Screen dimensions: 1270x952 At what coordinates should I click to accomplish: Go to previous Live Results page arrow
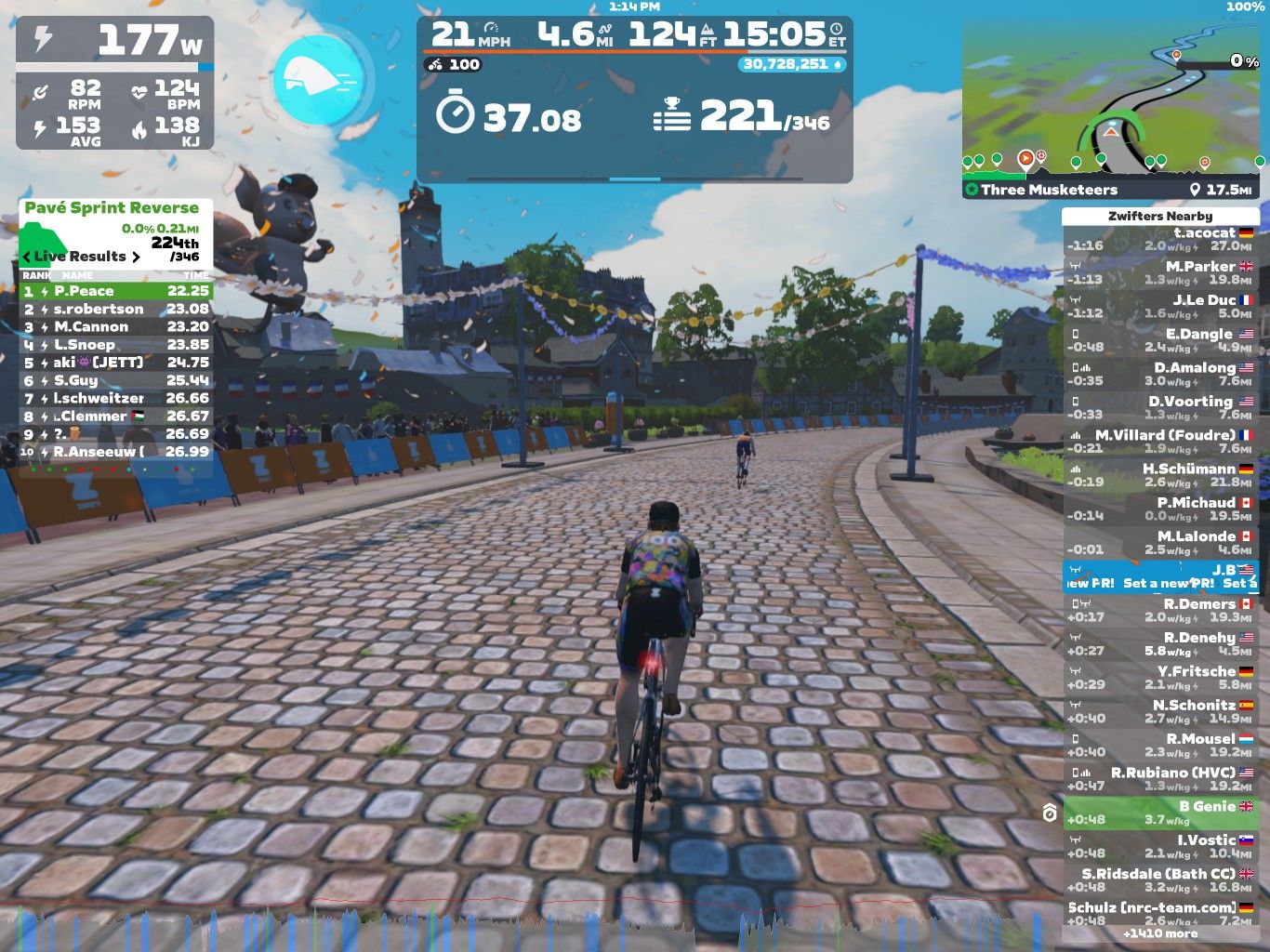pyautogui.click(x=27, y=257)
